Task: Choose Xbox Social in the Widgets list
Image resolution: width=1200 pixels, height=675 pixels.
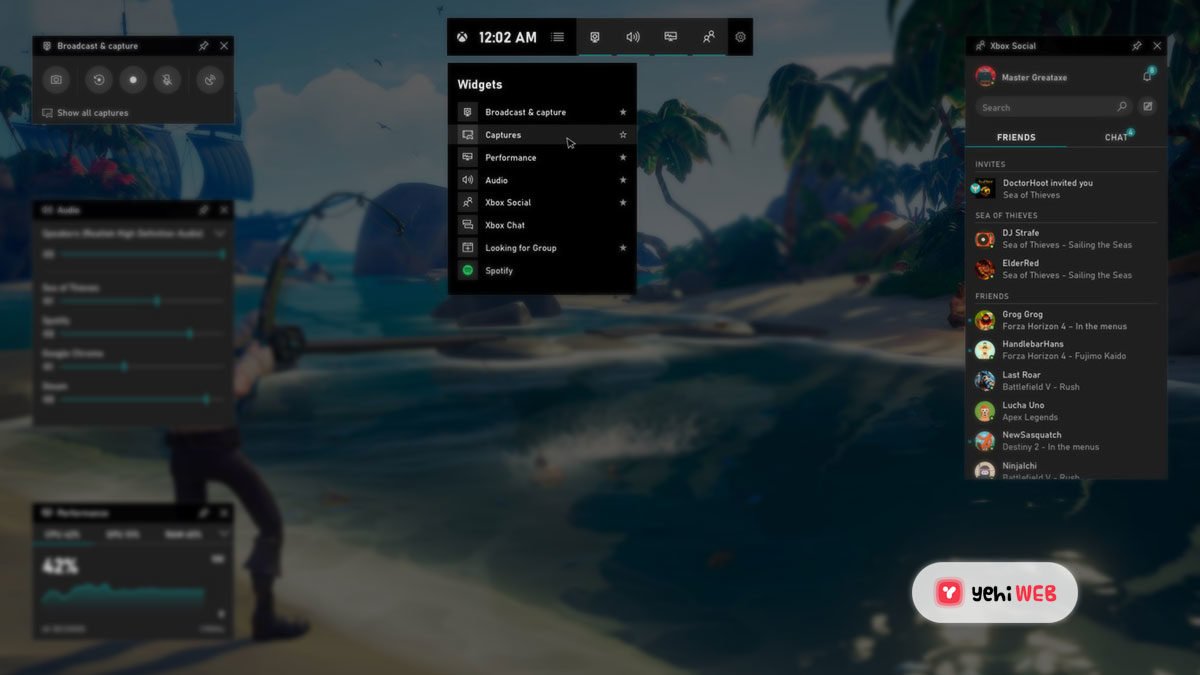Action: point(508,203)
